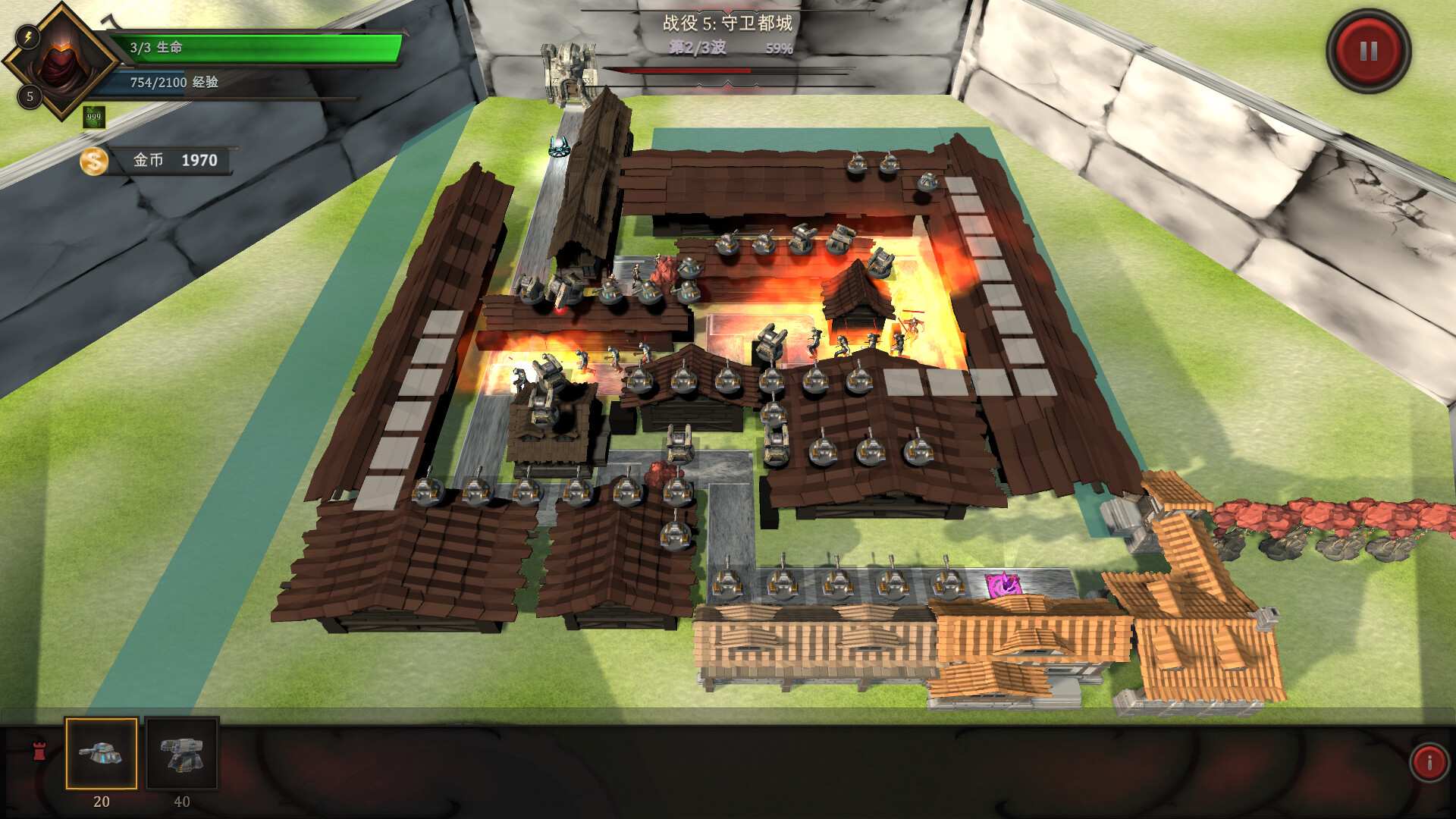Click the lightning energy icon above the avatar
The image size is (1456, 819).
tap(28, 36)
